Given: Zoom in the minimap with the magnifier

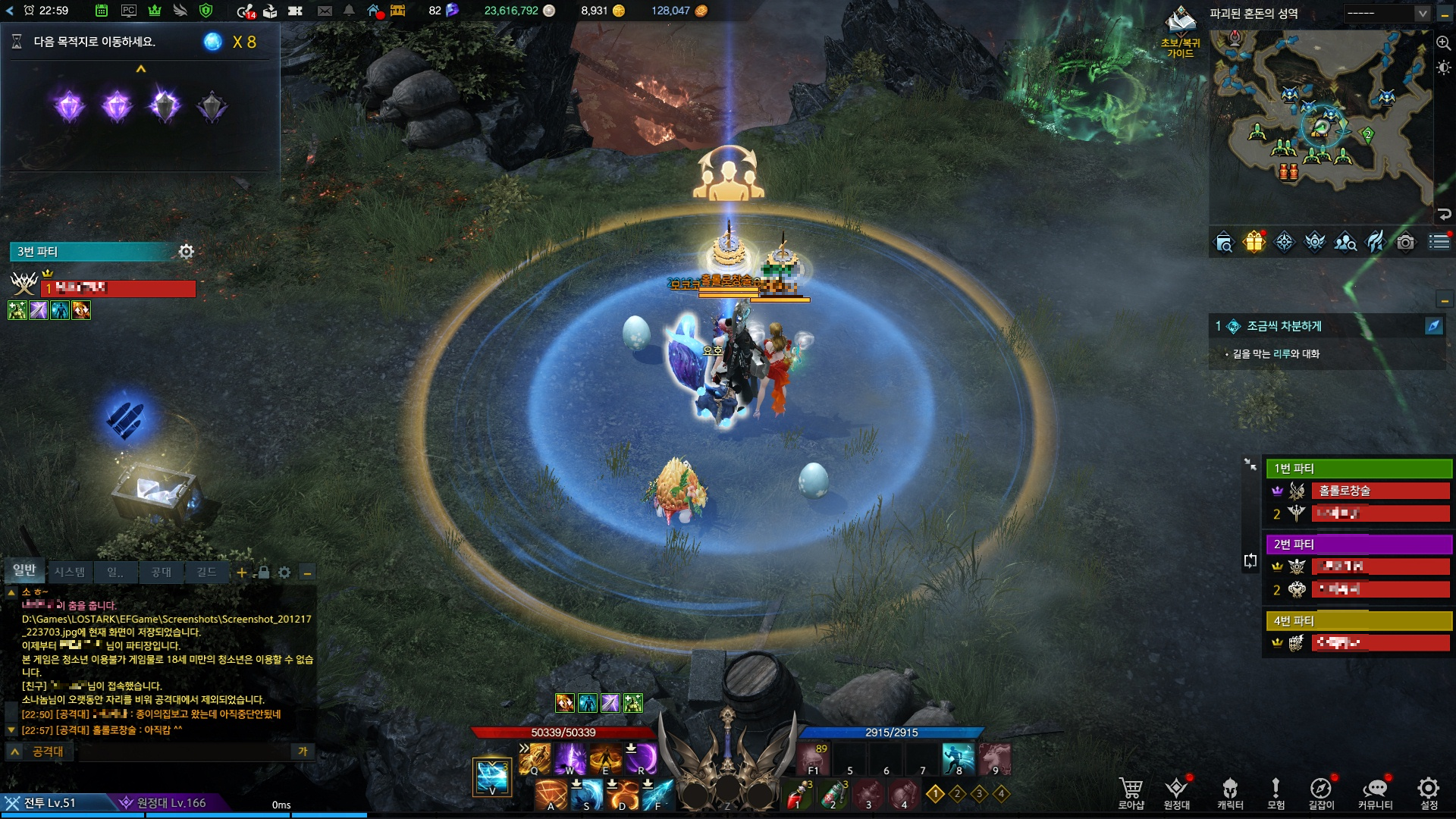Looking at the screenshot, I should point(1443,43).
